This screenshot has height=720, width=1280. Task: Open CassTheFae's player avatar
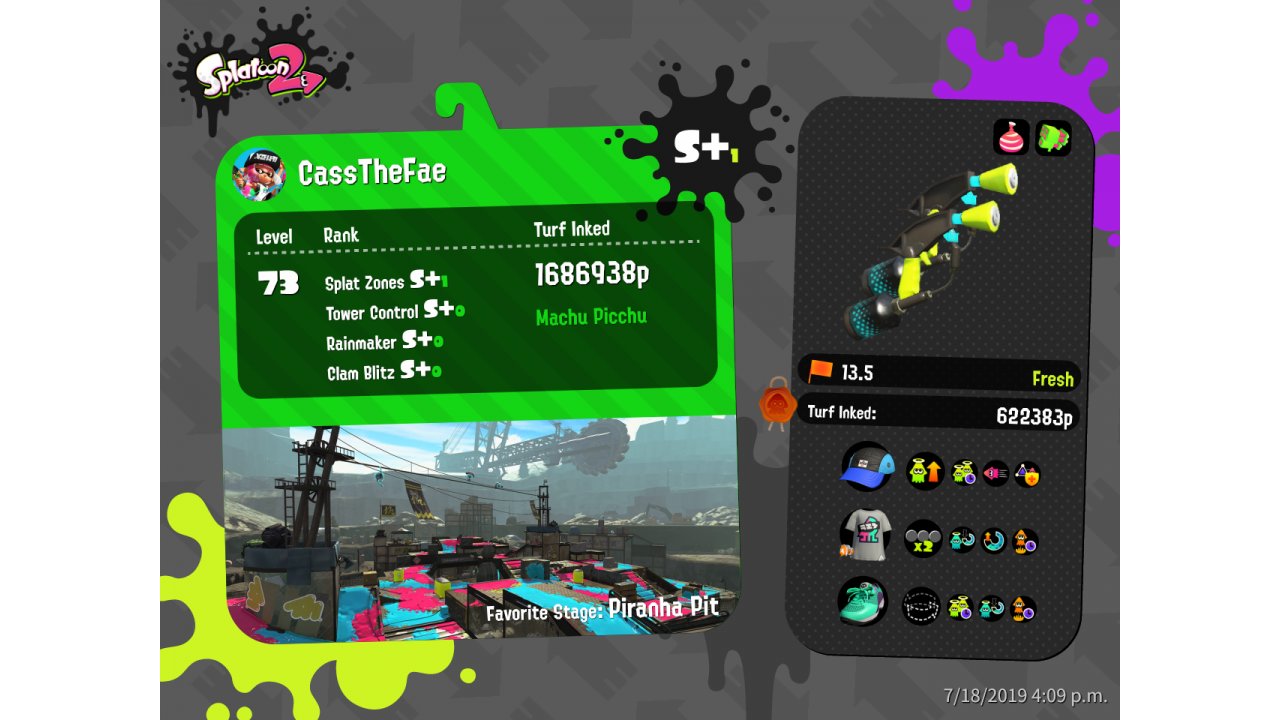(258, 174)
